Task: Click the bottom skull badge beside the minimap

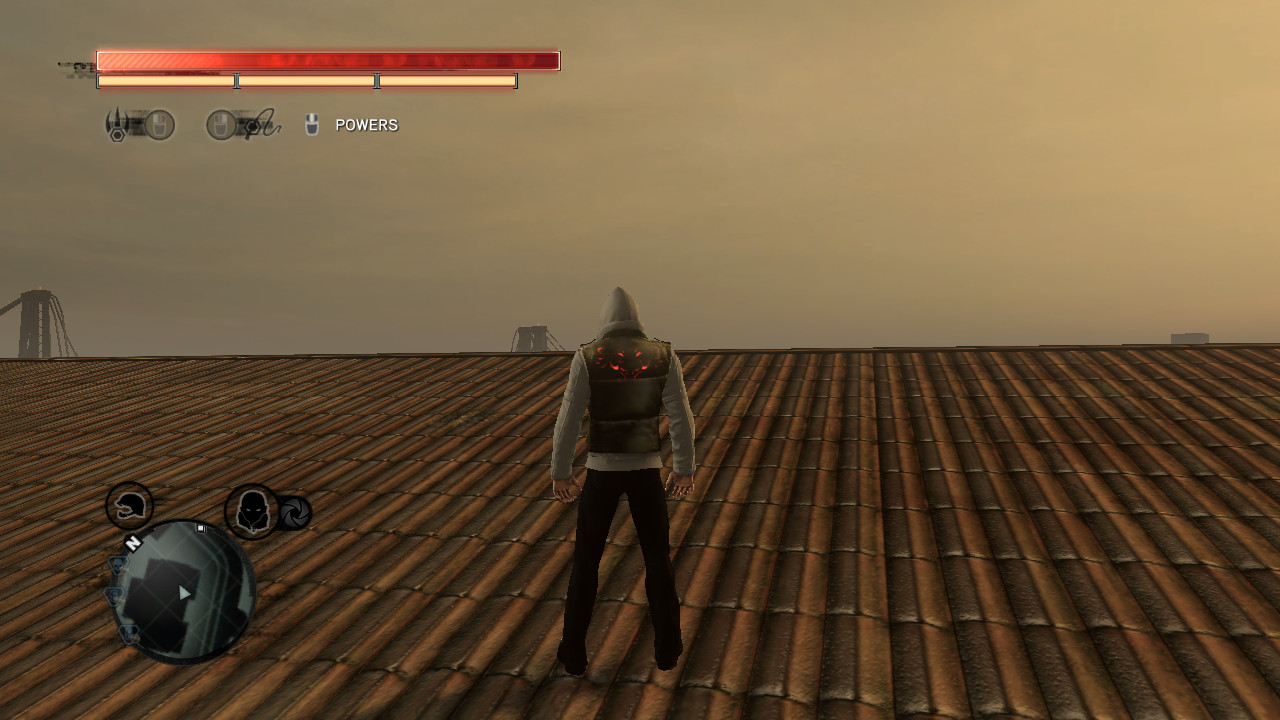Action: (x=128, y=632)
